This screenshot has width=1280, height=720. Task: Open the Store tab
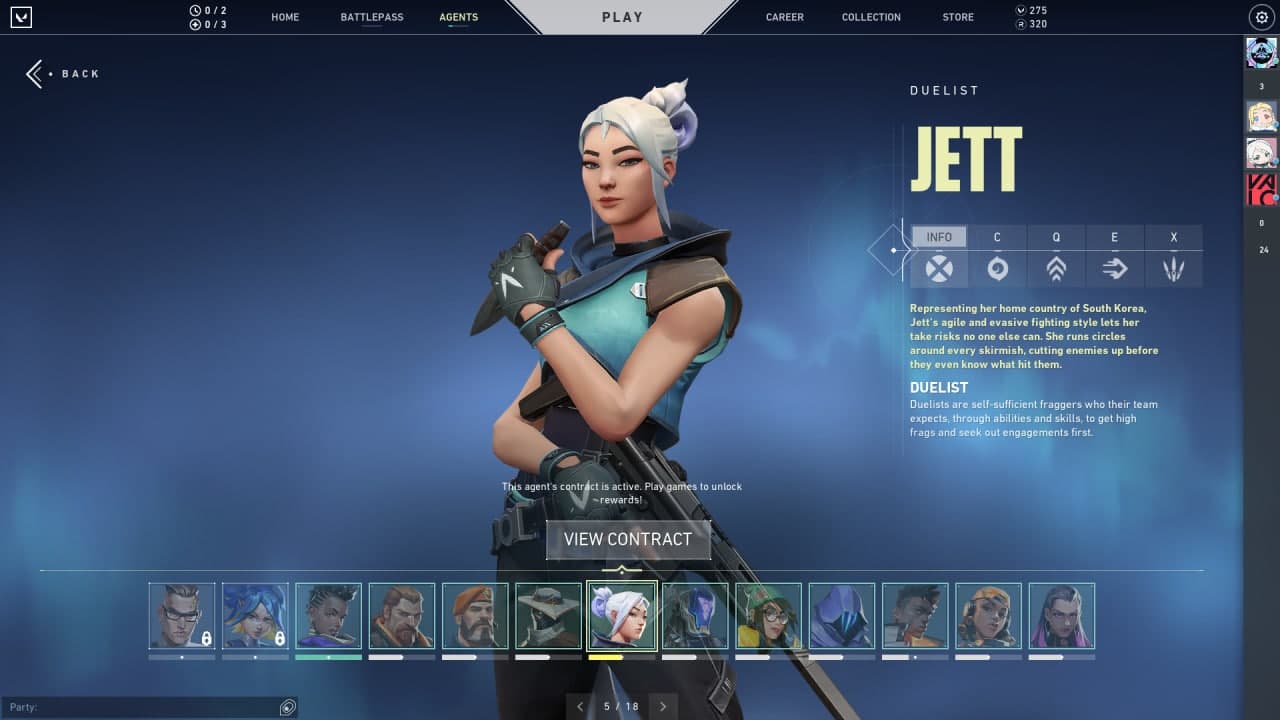958,17
